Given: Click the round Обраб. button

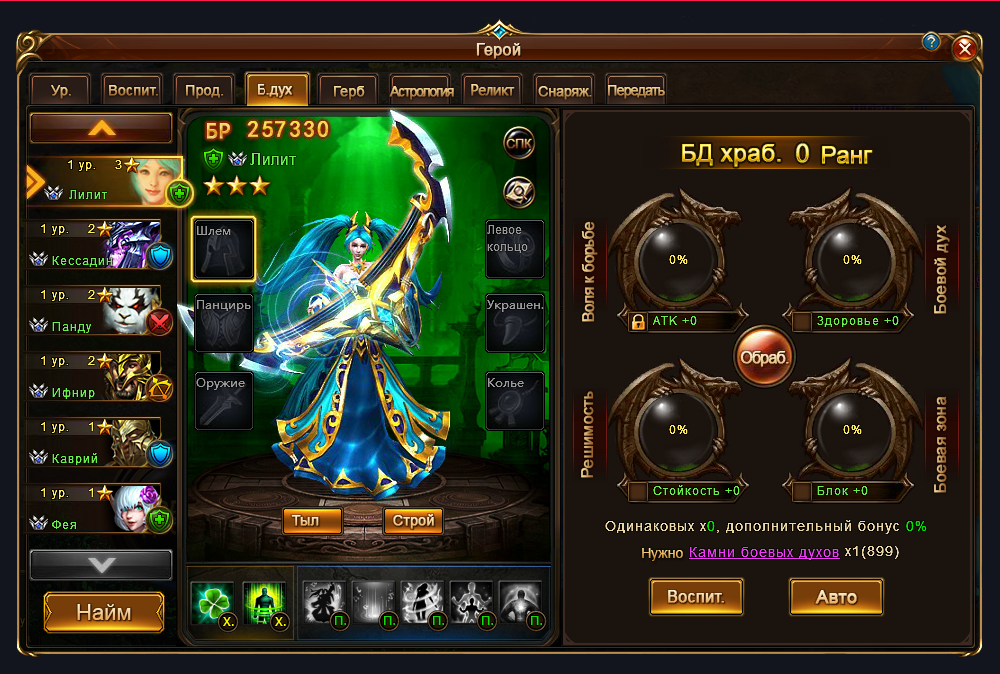Looking at the screenshot, I should coord(765,357).
